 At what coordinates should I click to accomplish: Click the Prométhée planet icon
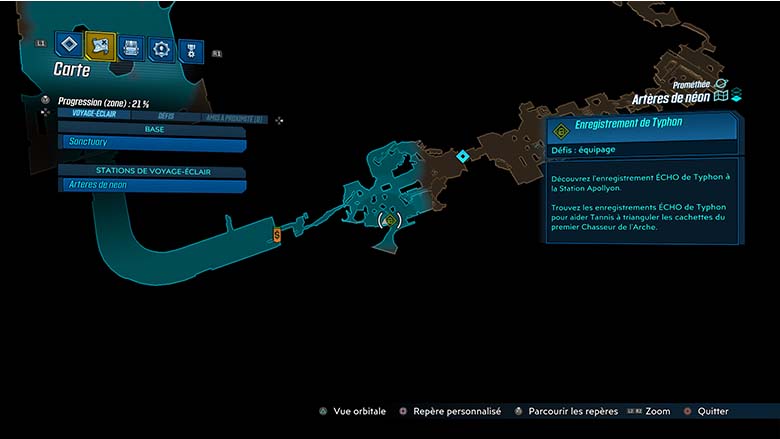(x=721, y=85)
